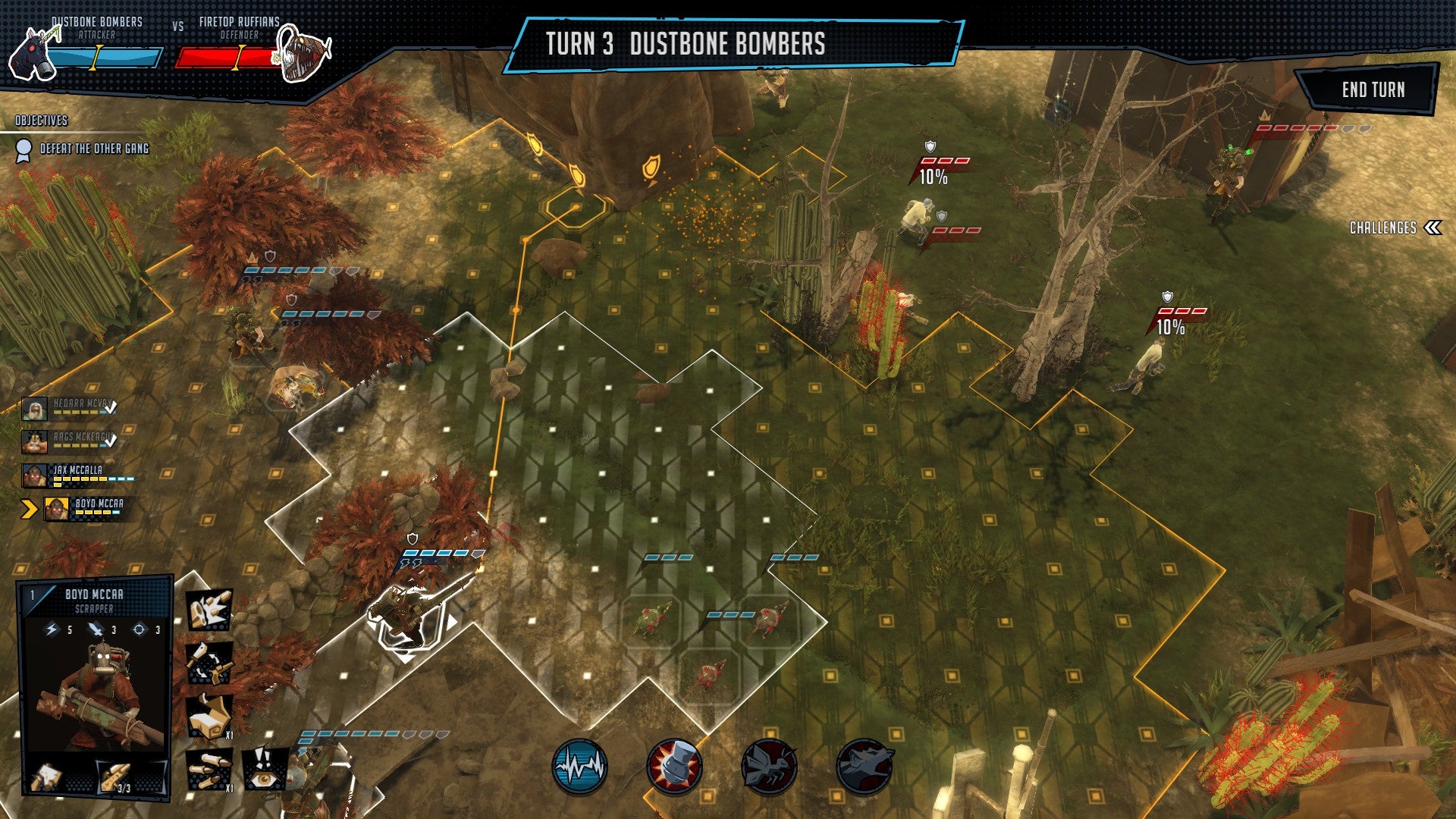Select the revolver reload skill icon
Viewport: 1456px width, 819px height.
click(209, 664)
